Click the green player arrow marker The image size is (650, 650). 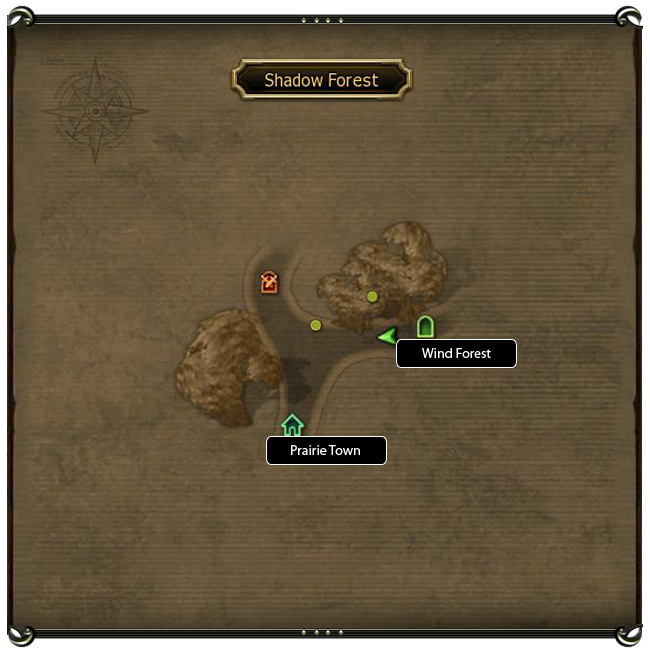tap(387, 337)
